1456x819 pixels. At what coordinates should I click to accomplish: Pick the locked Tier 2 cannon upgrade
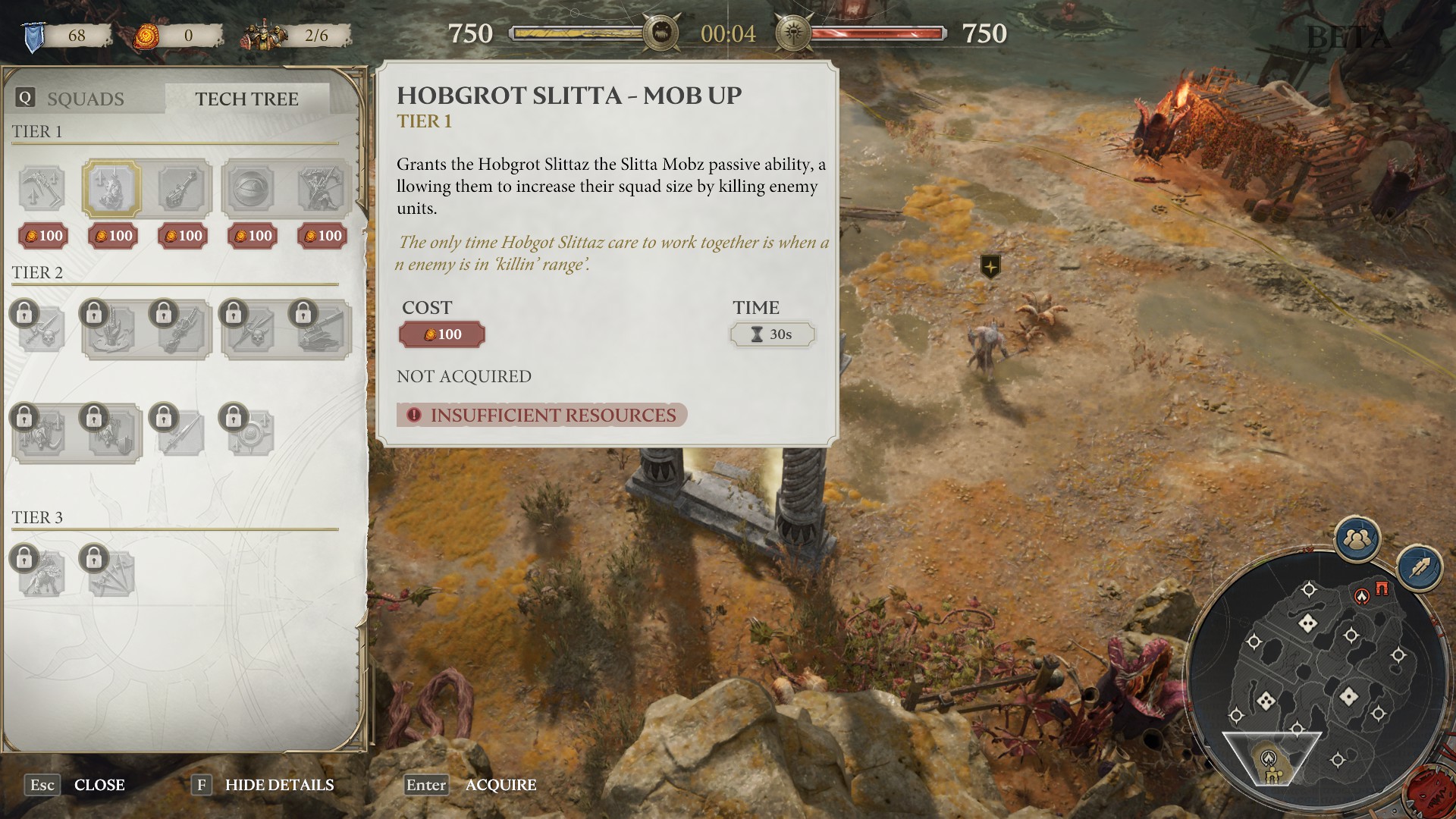tap(322, 331)
